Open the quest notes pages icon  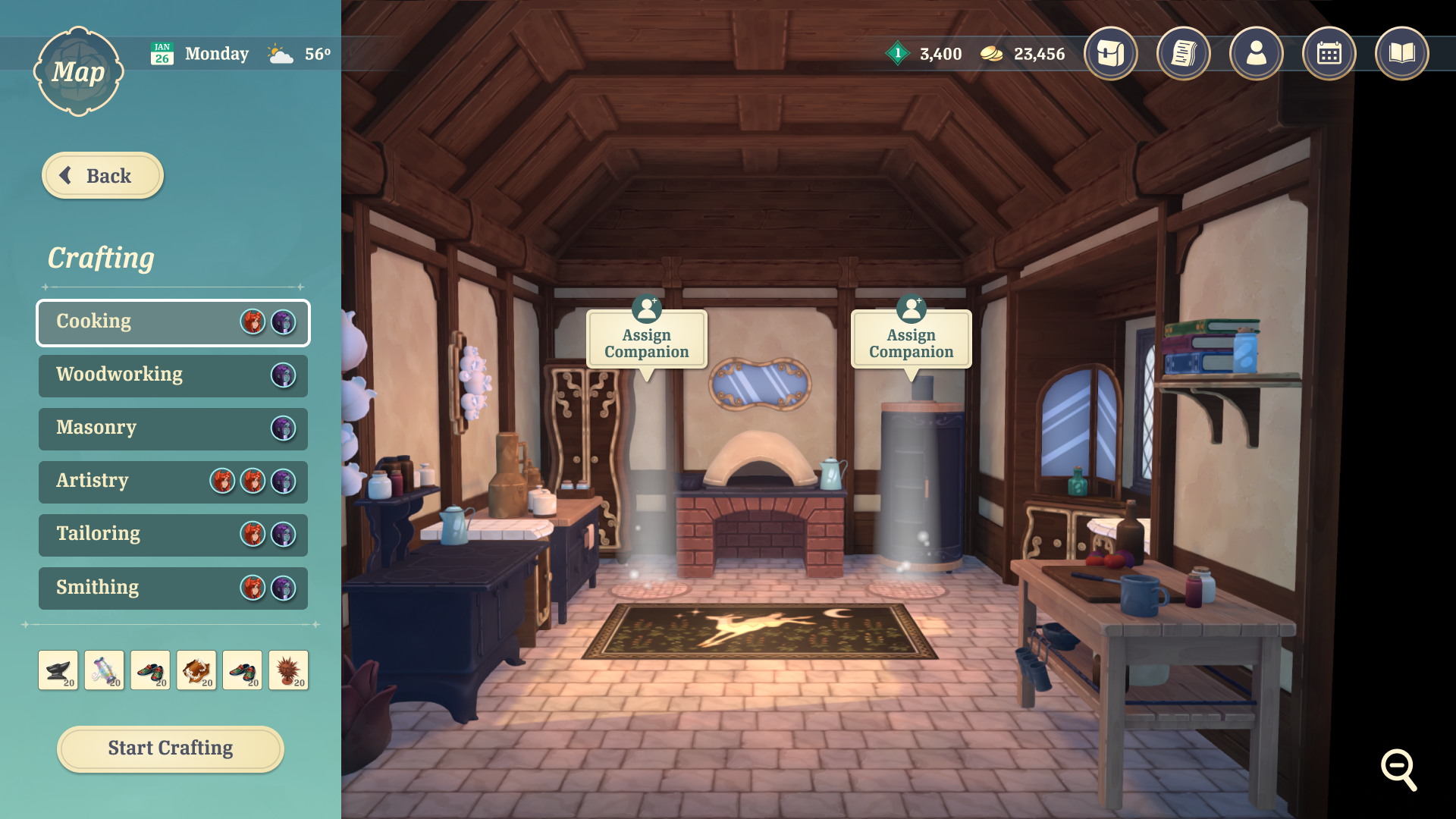click(1183, 54)
